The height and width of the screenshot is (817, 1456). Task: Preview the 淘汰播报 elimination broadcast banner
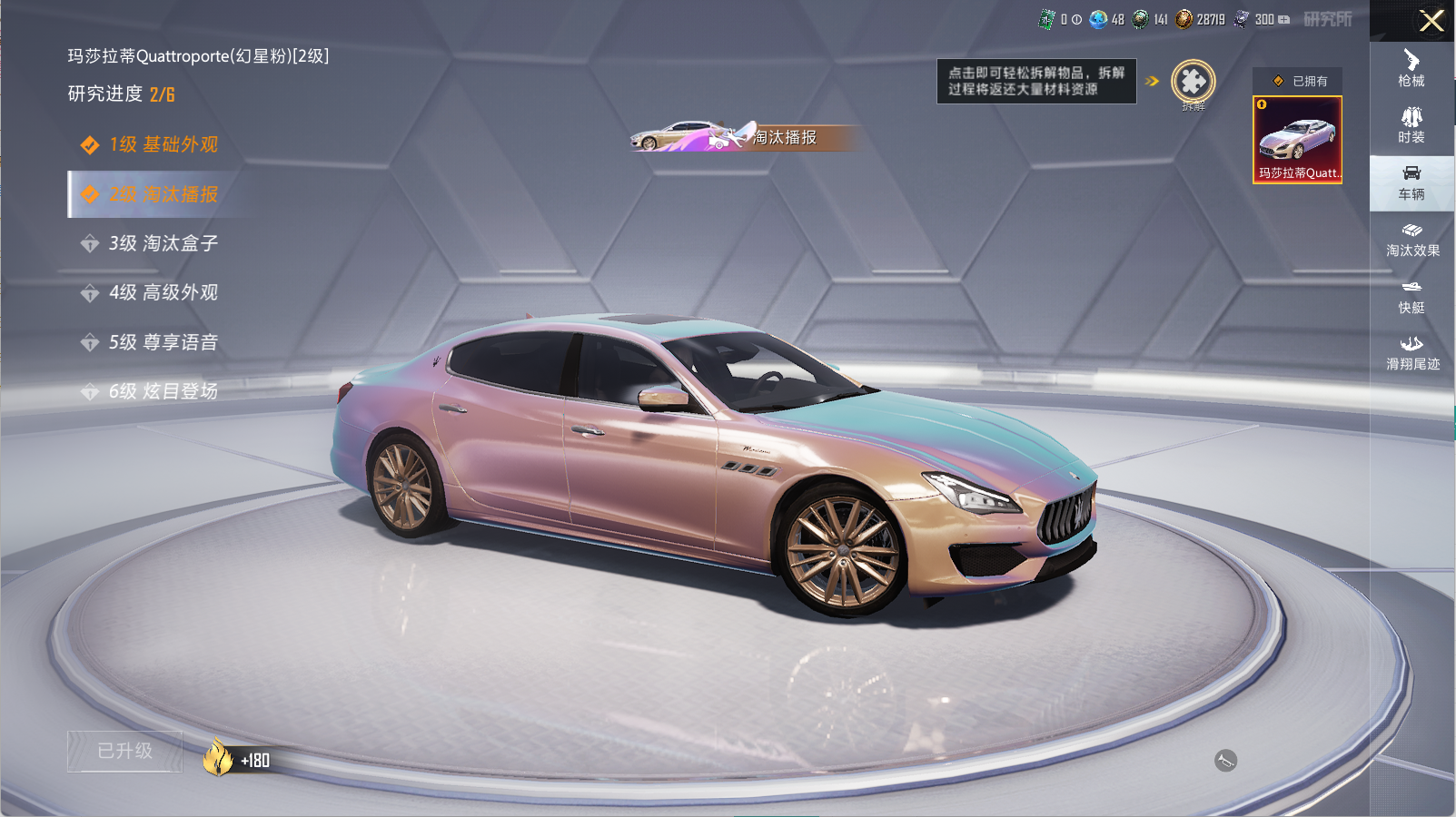click(x=743, y=137)
